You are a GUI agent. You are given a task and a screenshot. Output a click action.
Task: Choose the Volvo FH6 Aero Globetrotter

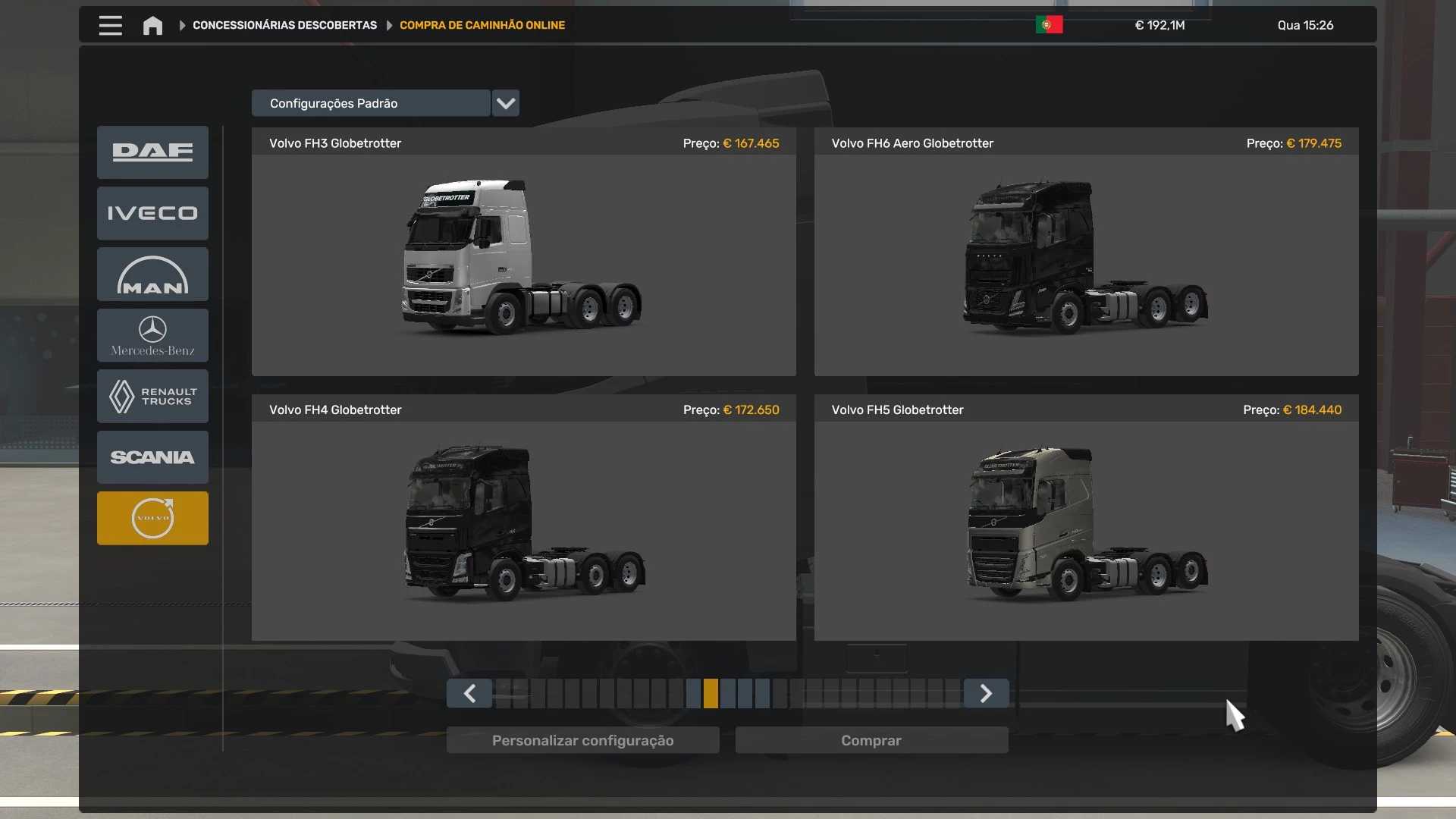click(1086, 258)
